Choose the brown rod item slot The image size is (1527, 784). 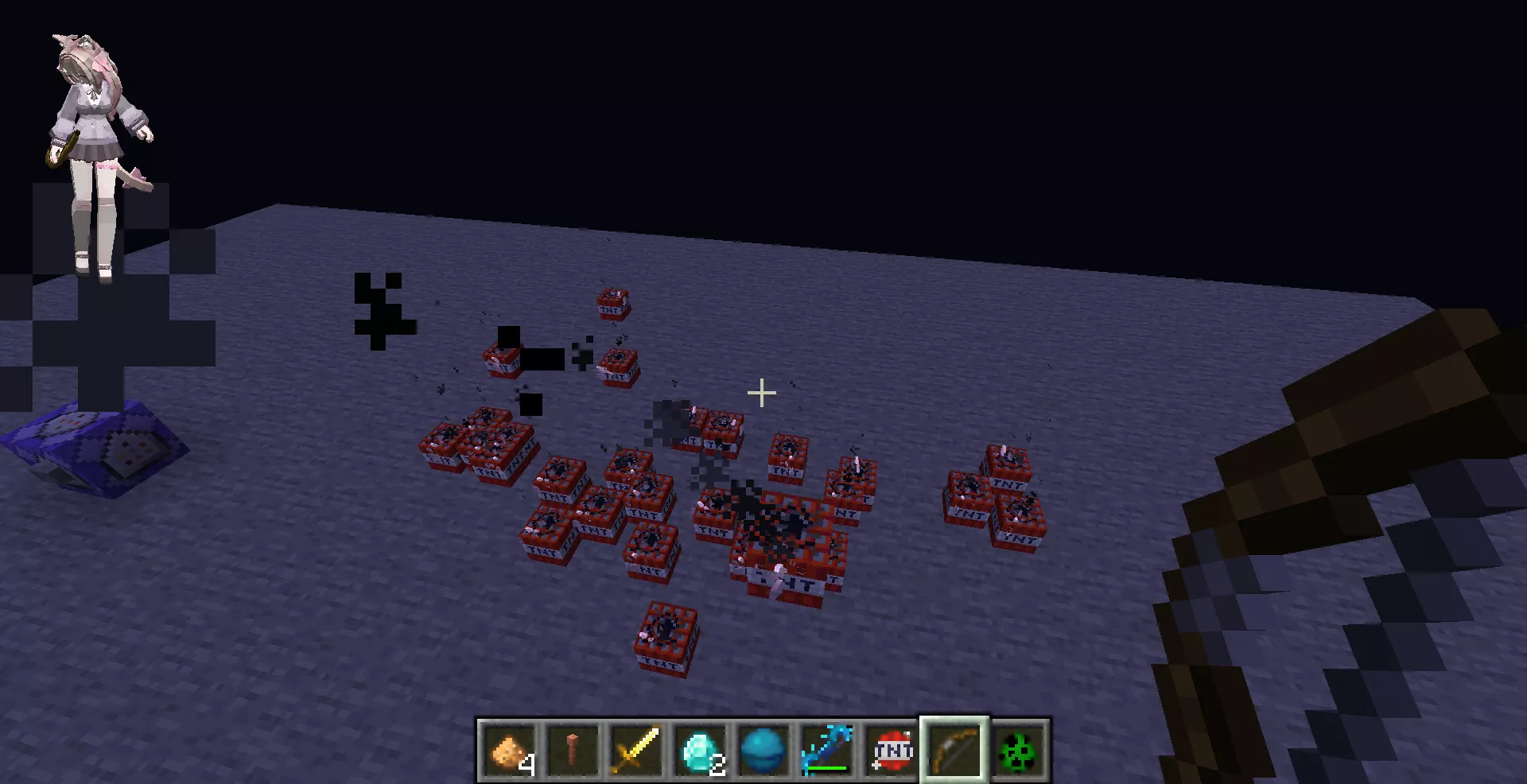tap(573, 750)
